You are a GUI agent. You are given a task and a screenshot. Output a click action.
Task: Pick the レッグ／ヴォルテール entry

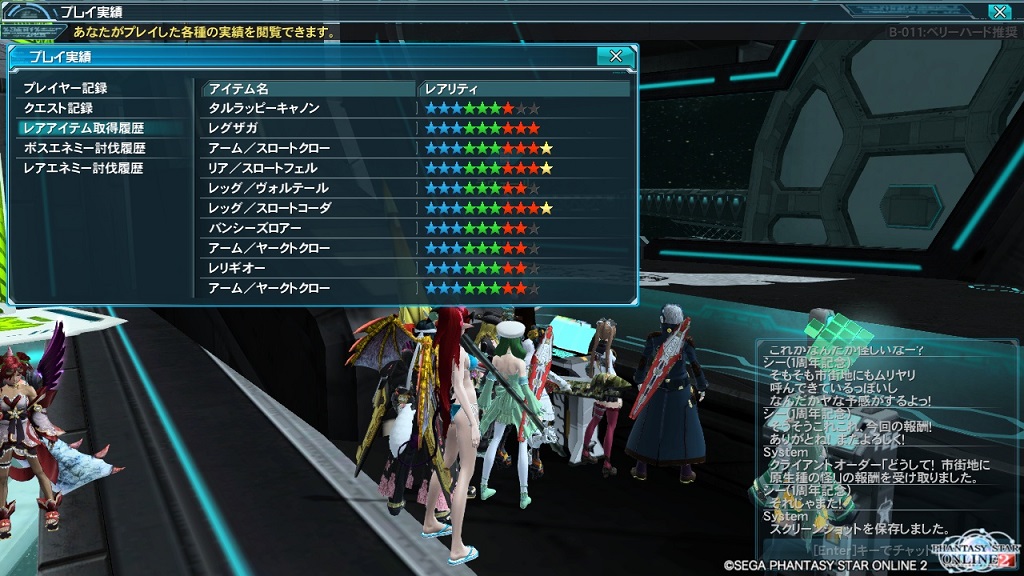click(x=268, y=188)
